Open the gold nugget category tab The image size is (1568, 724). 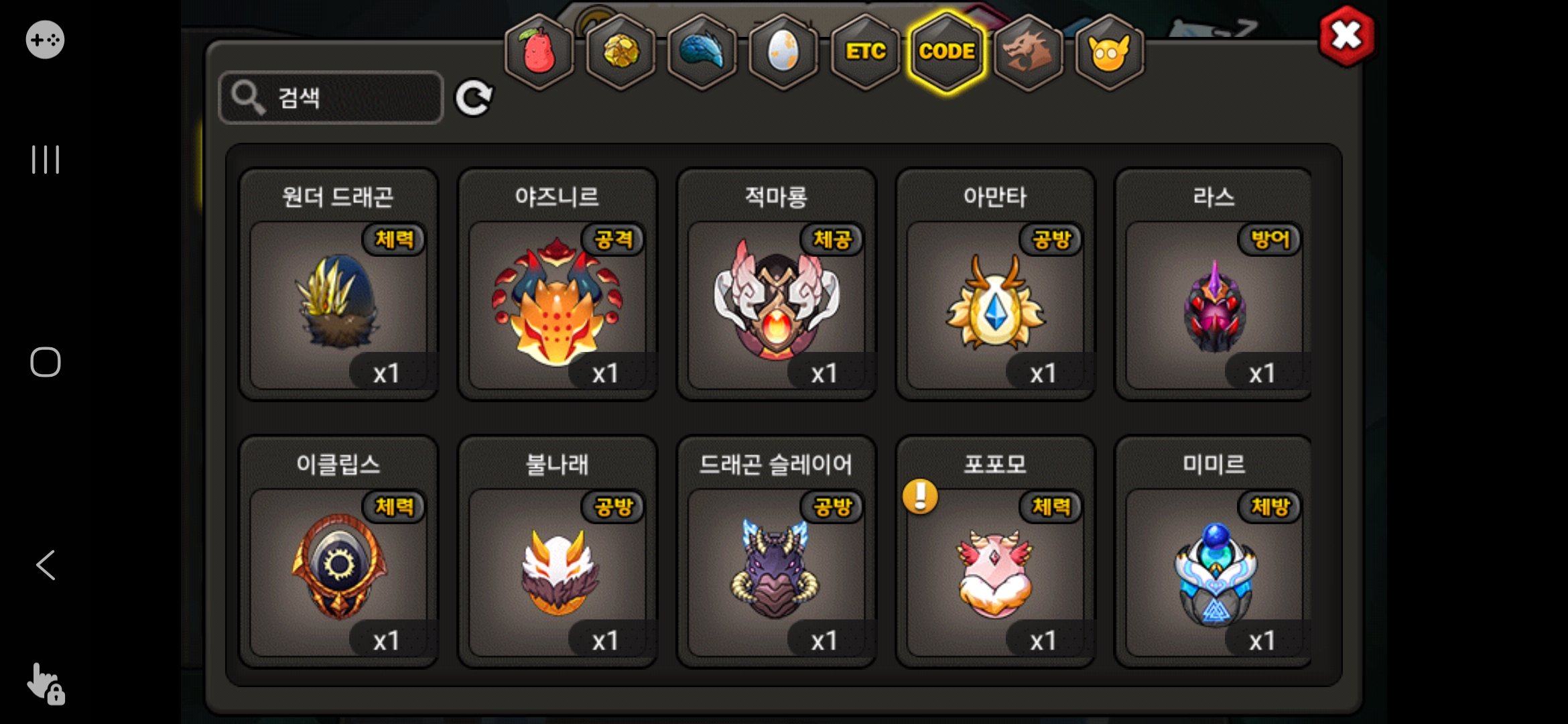click(621, 52)
